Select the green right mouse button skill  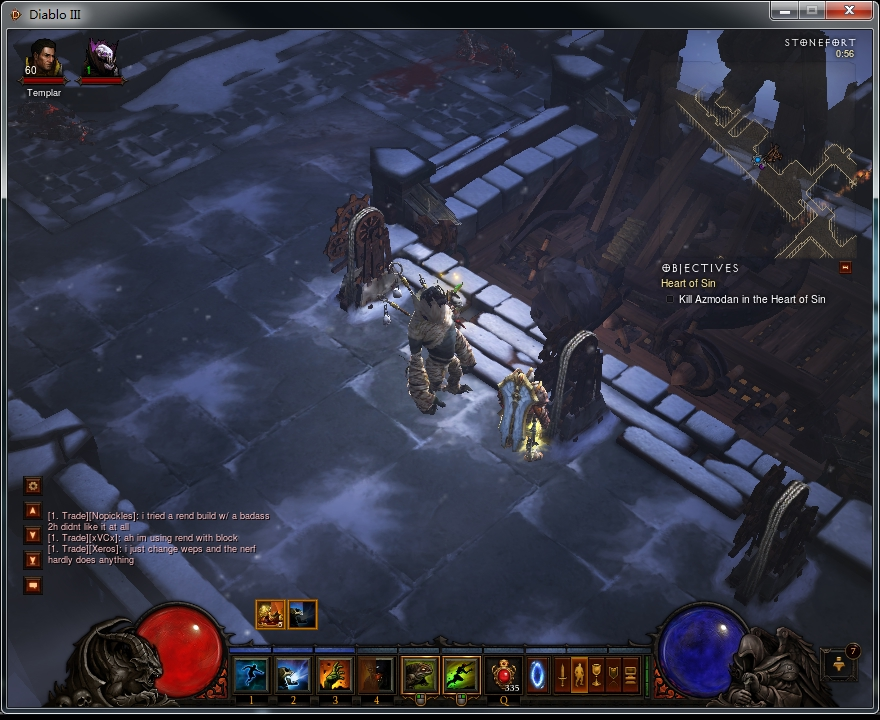tap(461, 675)
